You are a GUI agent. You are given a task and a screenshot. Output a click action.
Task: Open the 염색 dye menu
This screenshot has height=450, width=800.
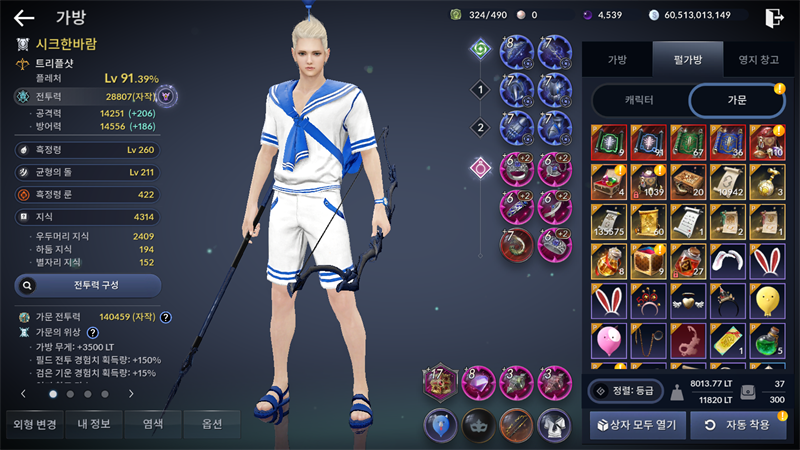pyautogui.click(x=153, y=425)
